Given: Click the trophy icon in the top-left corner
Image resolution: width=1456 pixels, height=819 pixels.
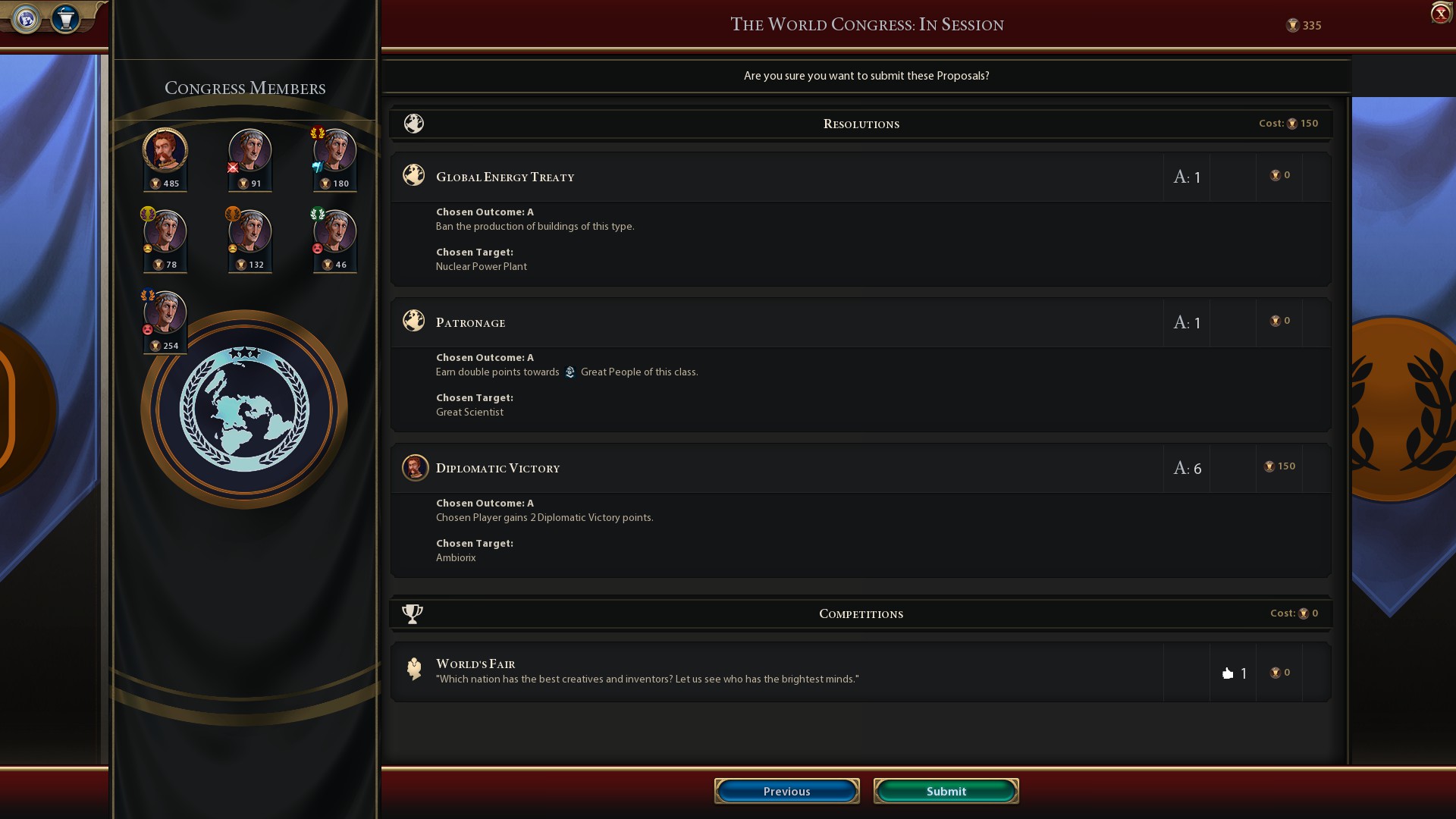Looking at the screenshot, I should tap(66, 18).
